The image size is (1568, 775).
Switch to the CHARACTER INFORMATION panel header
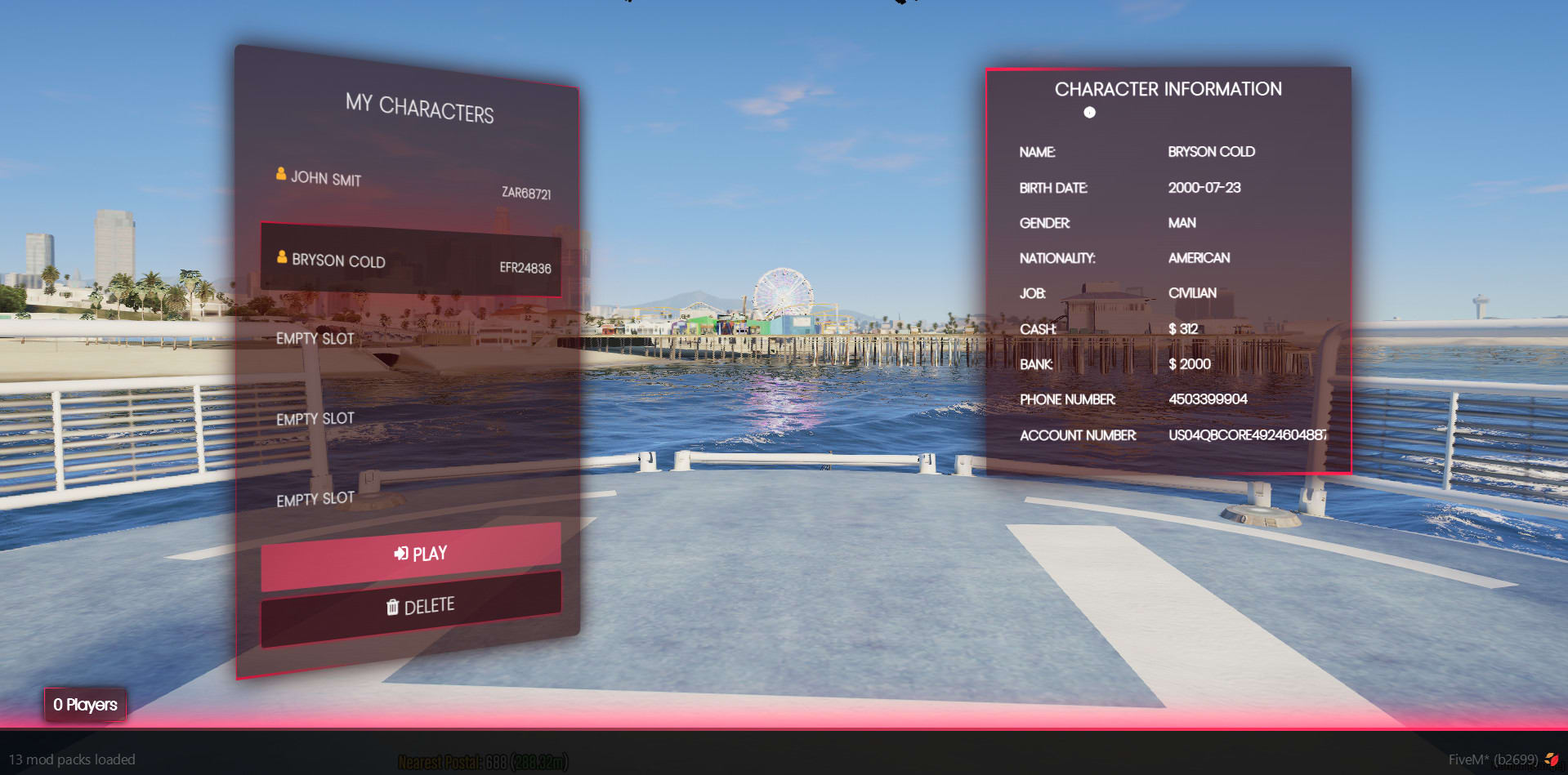click(1168, 89)
